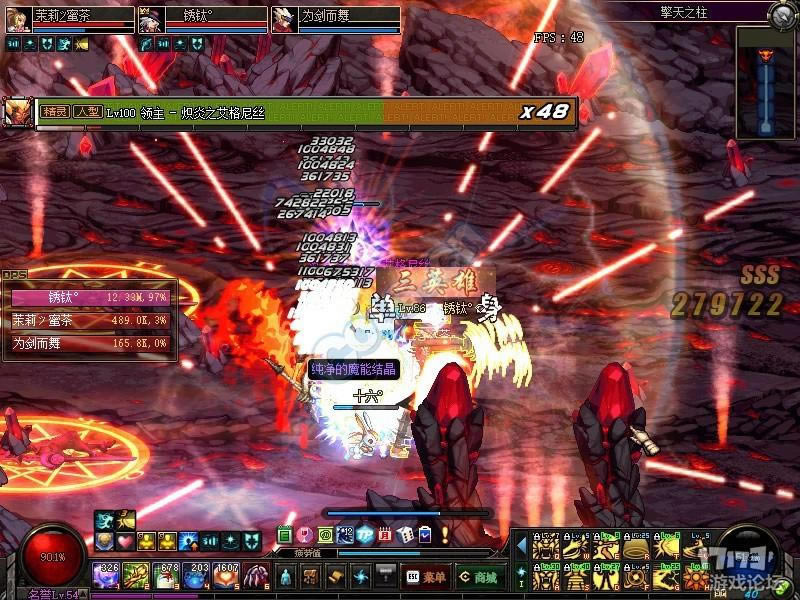Activate the sun burst skill on H key
Viewport: 800px width, 600px height.
(697, 578)
